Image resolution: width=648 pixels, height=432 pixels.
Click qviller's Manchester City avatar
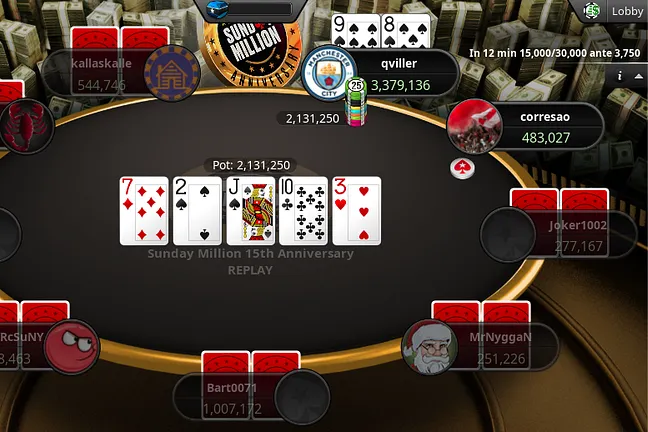(x=329, y=72)
